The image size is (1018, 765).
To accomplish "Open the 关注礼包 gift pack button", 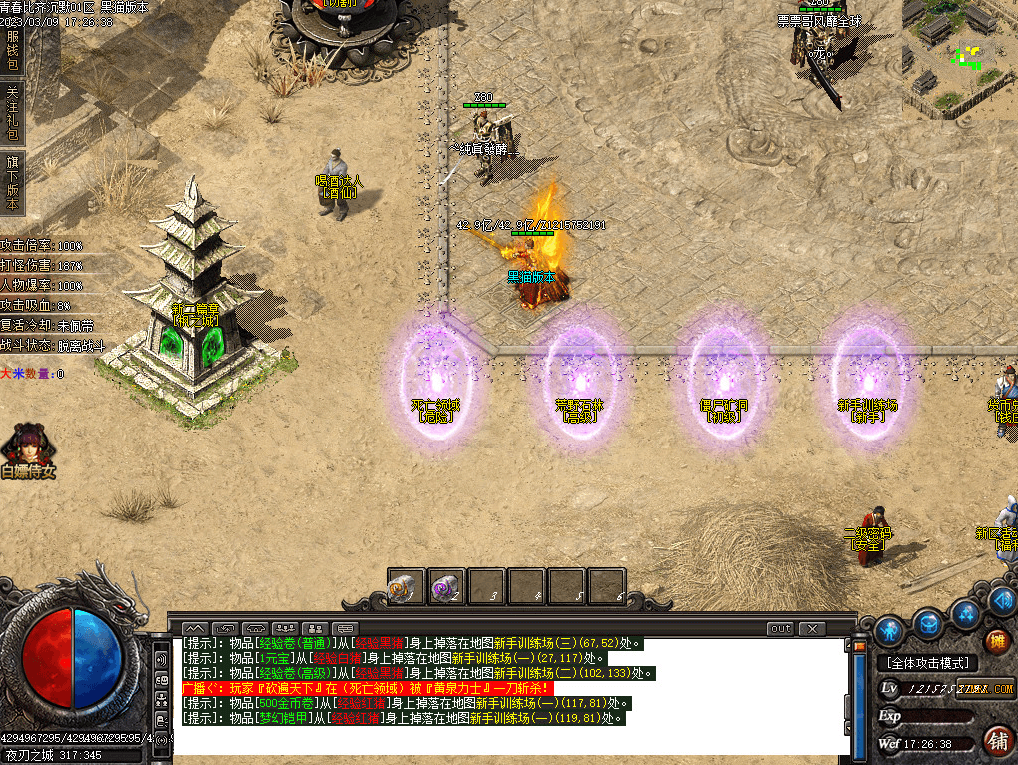I will pyautogui.click(x=12, y=112).
